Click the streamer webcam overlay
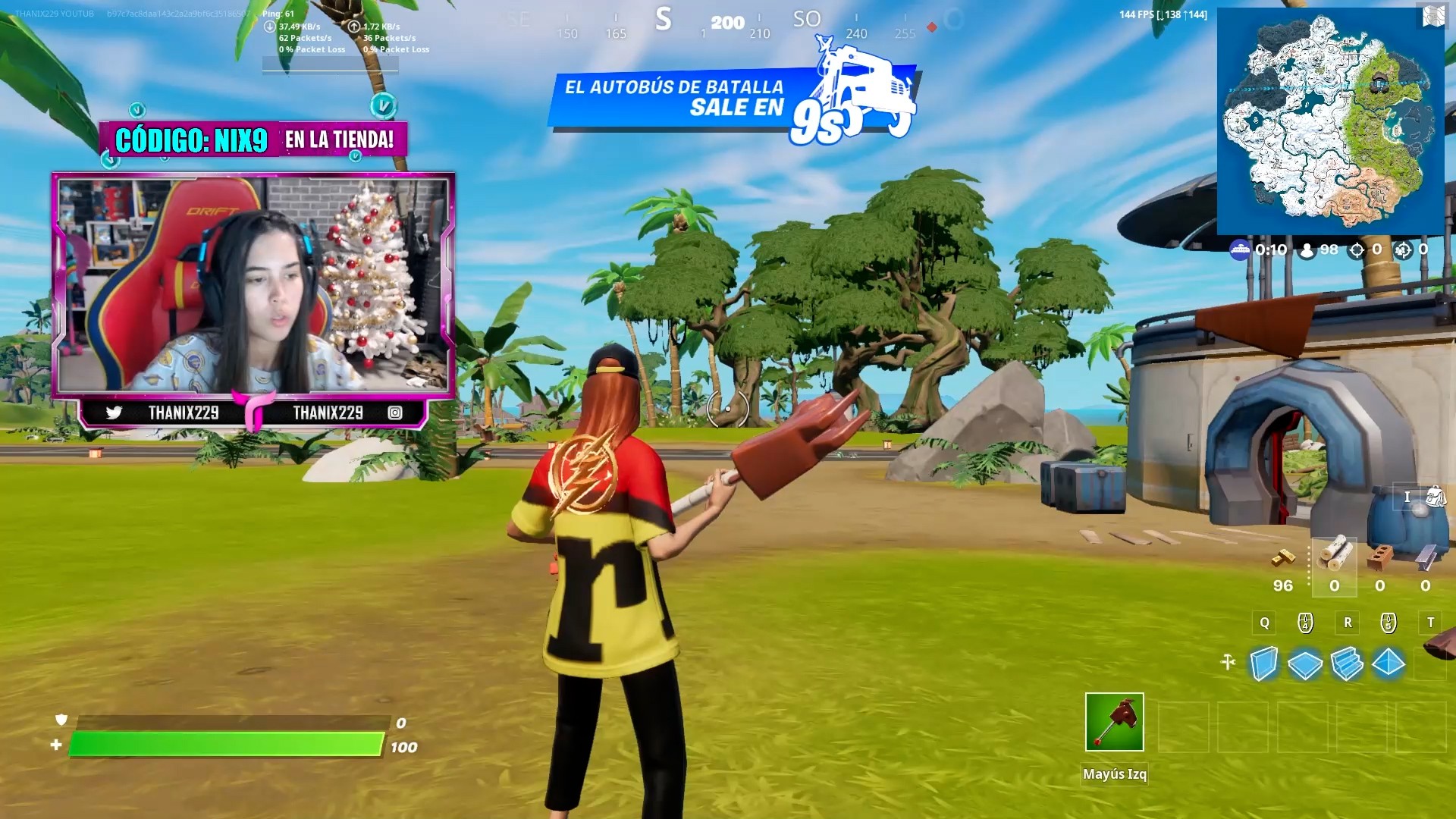The height and width of the screenshot is (819, 1456). pyautogui.click(x=253, y=284)
